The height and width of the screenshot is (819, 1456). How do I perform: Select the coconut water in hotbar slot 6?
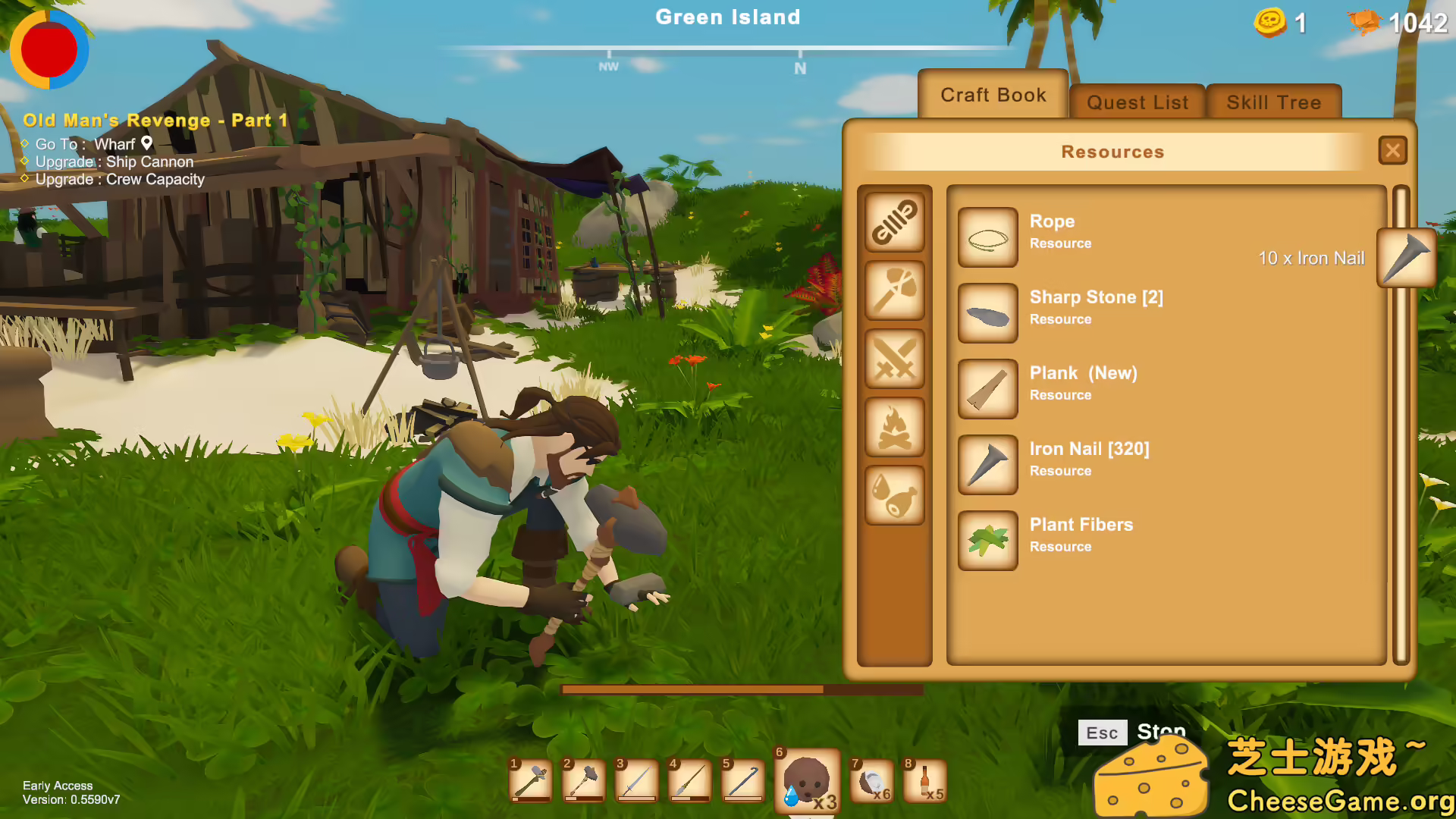[807, 780]
